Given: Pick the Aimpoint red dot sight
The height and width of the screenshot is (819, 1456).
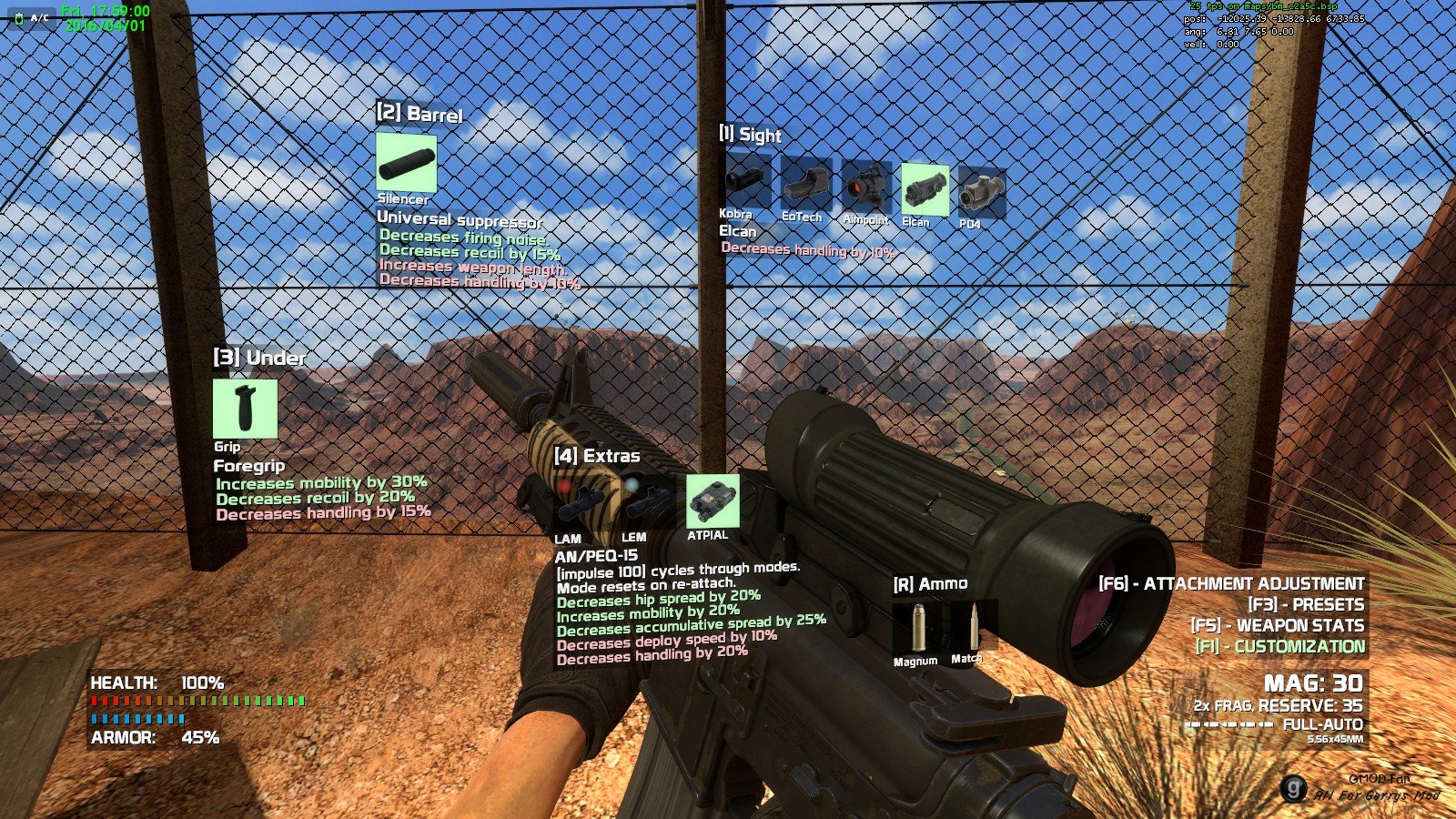Looking at the screenshot, I should pos(865,187).
